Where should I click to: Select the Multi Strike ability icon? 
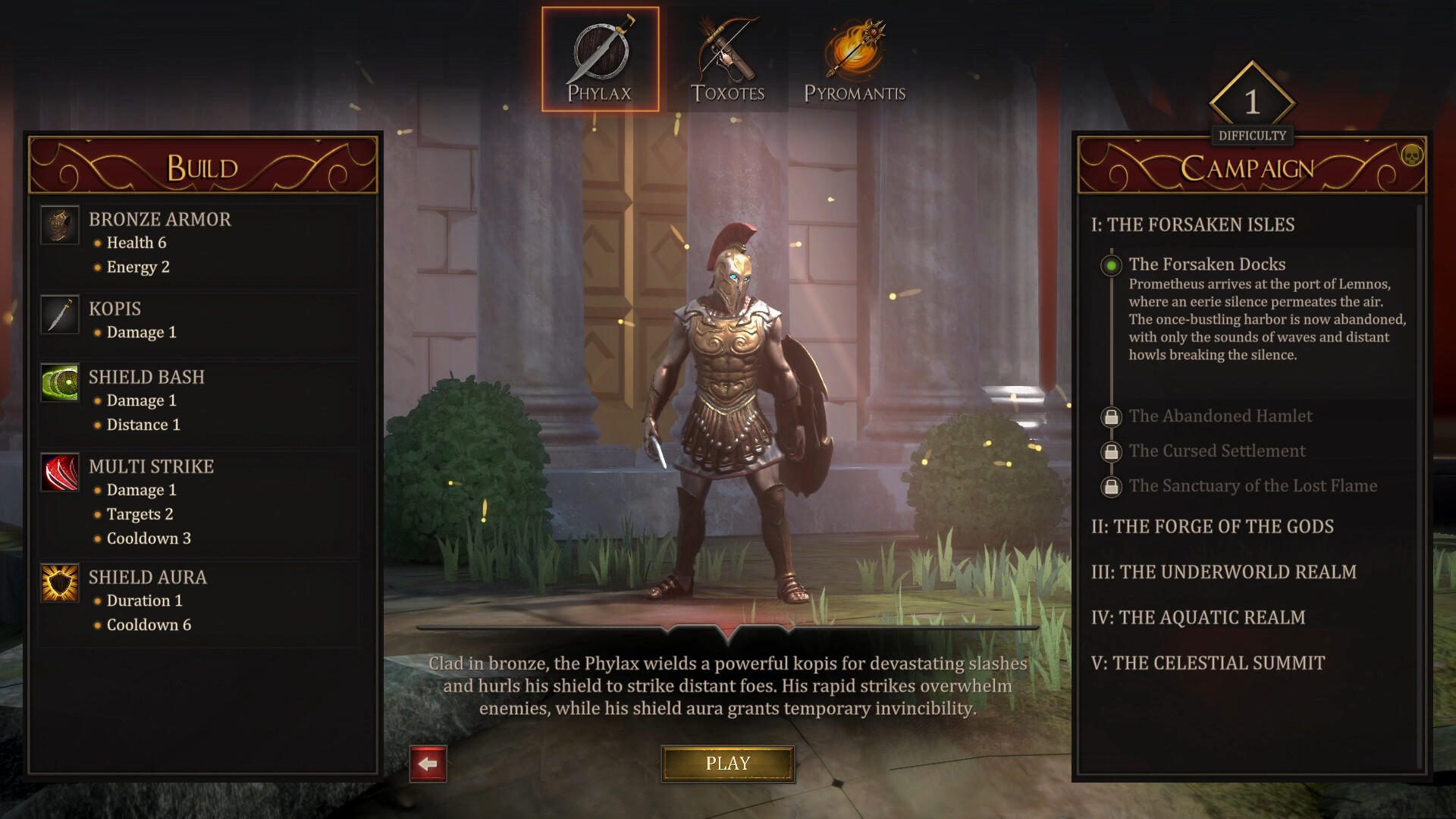(60, 472)
